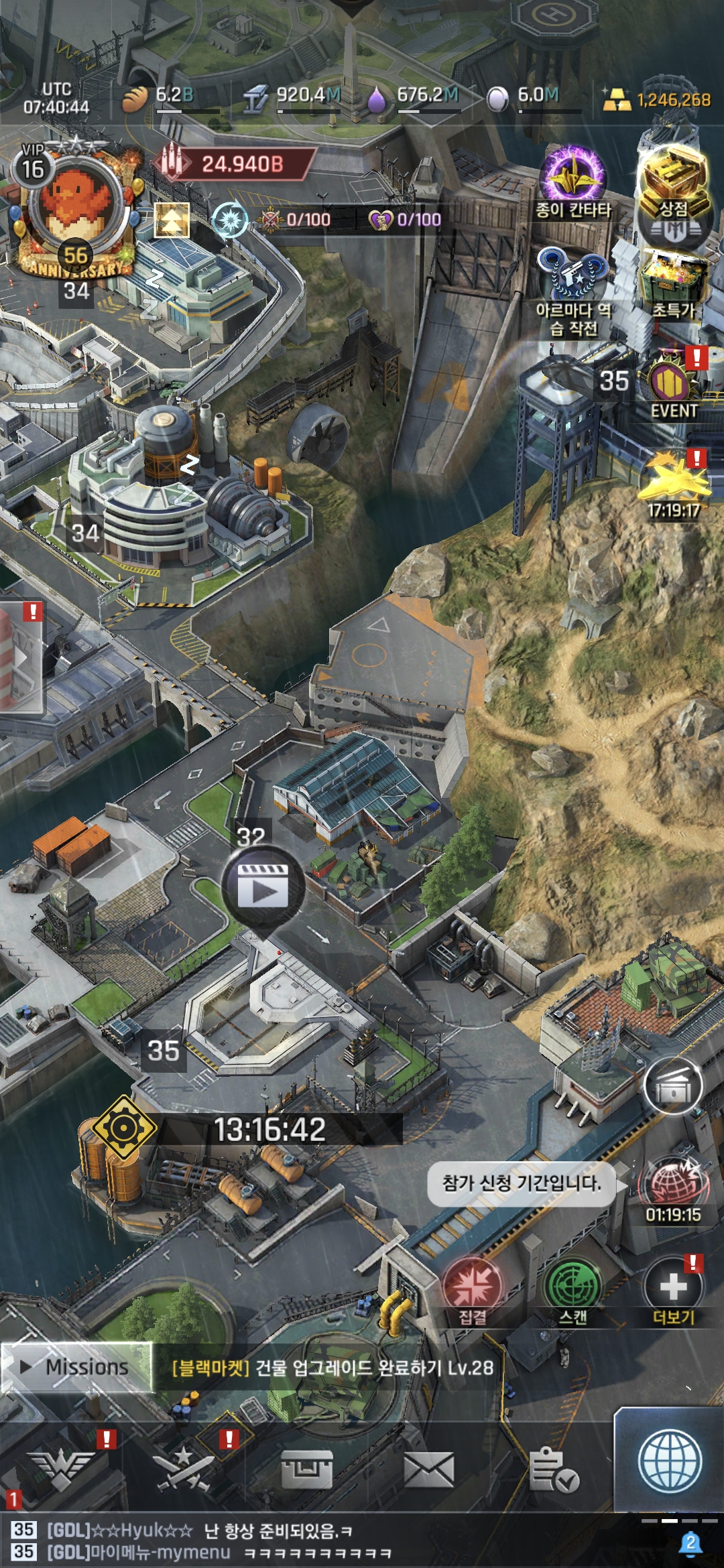724x1568 pixels.
Task: Open the mail envelope inbox
Action: coord(429,1471)
